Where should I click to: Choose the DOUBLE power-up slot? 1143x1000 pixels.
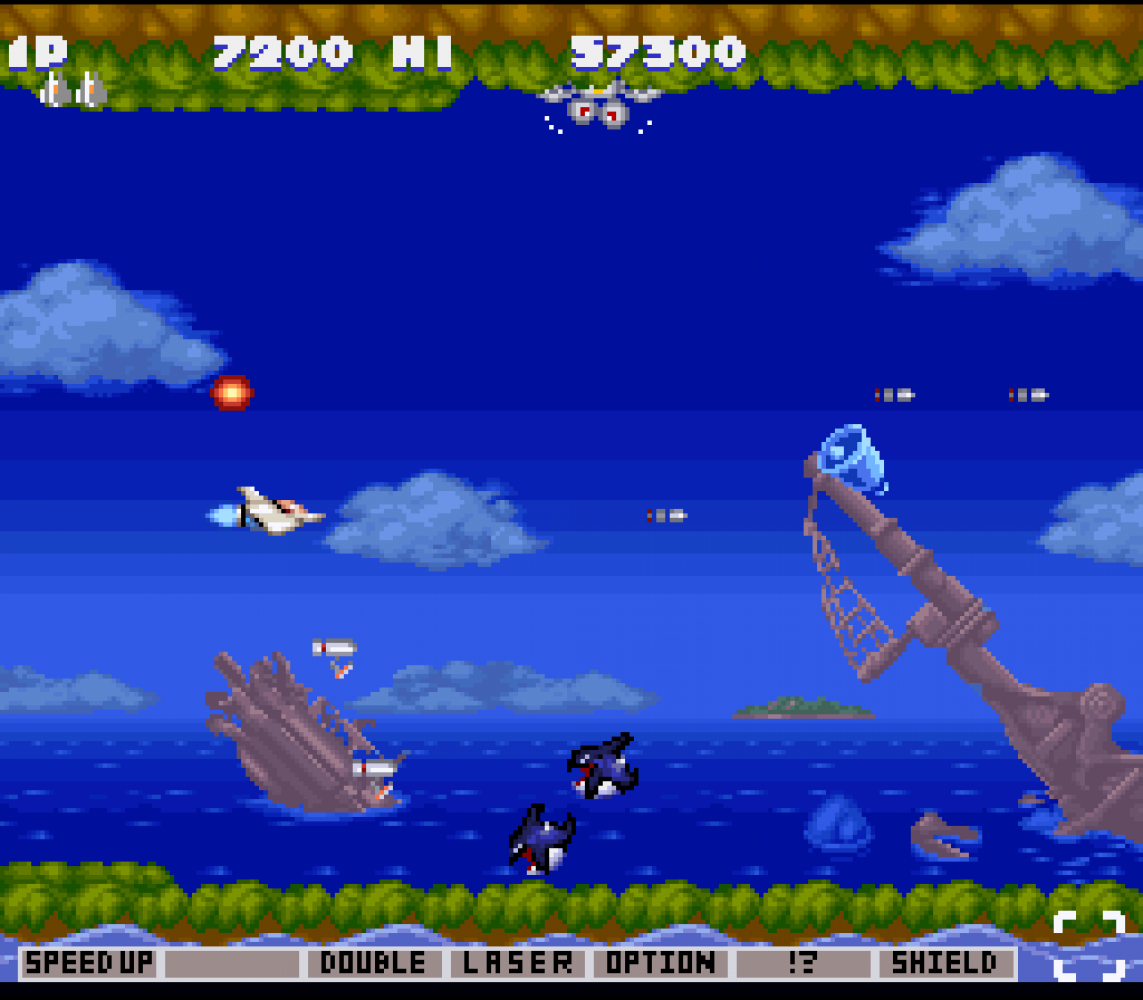coord(374,963)
